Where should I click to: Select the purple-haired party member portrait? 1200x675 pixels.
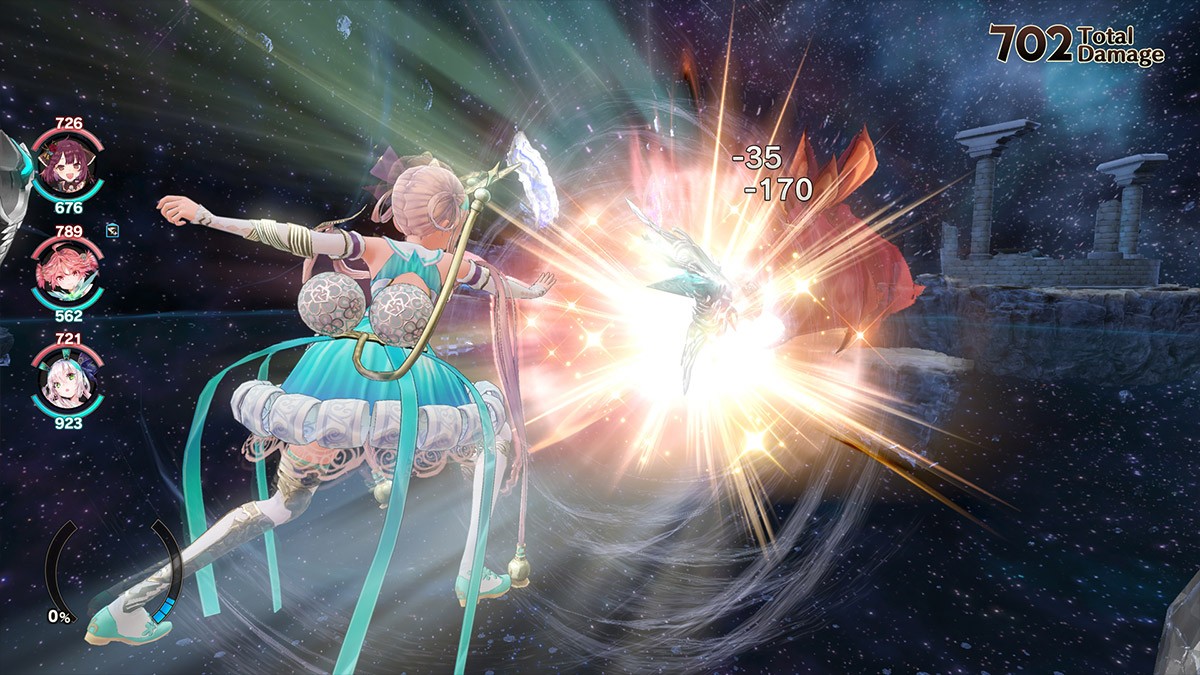click(67, 167)
